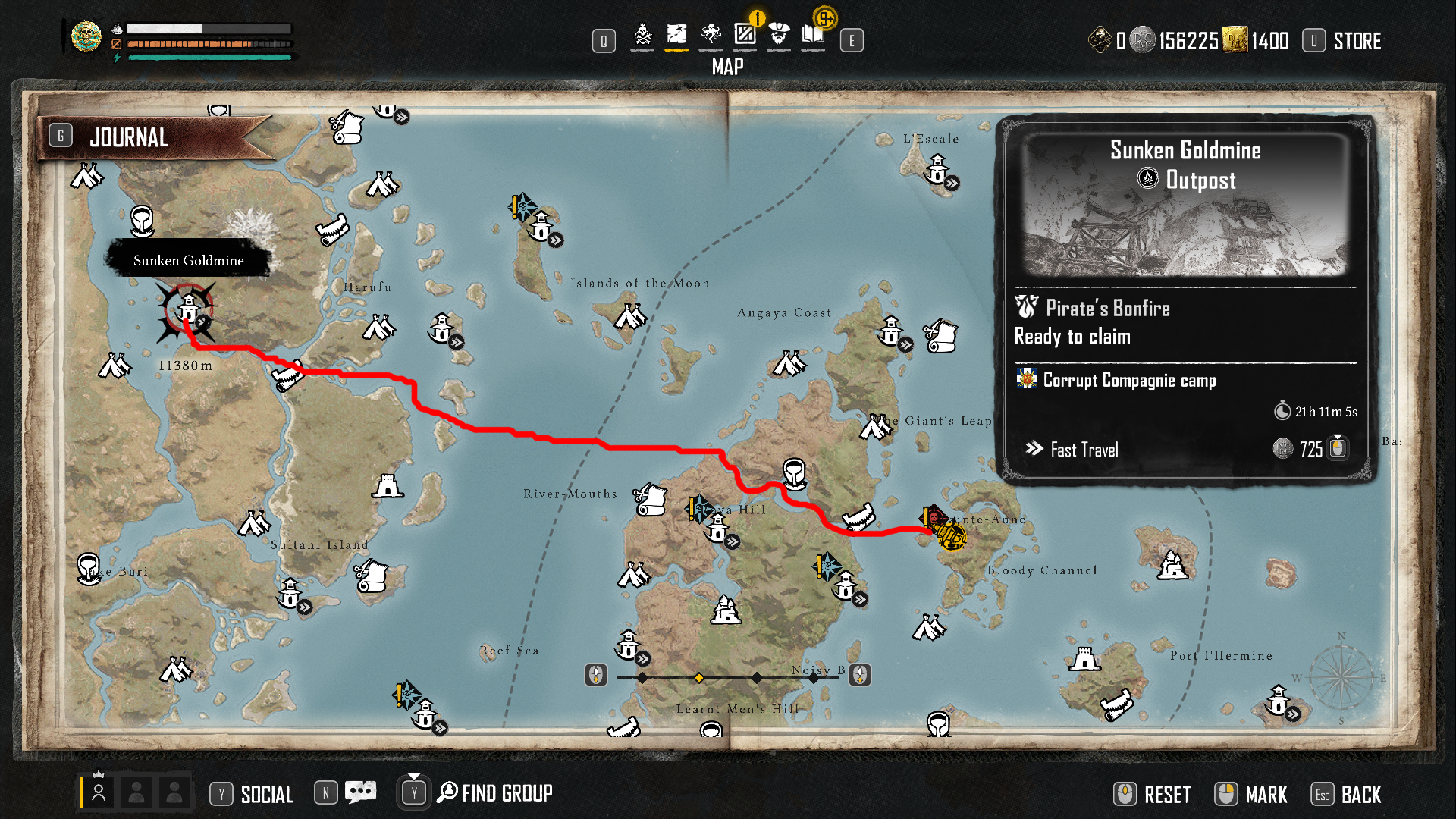Open the chat speech bubble
Screen dimensions: 1456x819
(360, 792)
